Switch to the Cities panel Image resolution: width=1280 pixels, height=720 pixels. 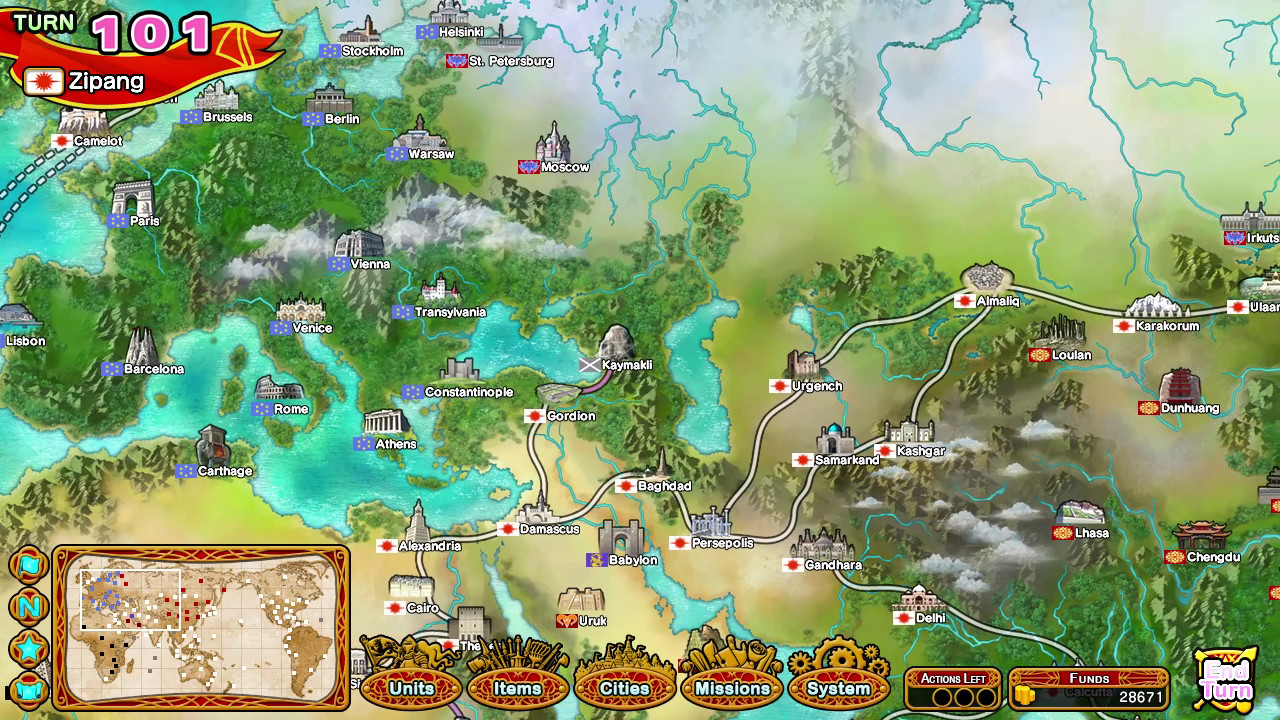click(625, 688)
